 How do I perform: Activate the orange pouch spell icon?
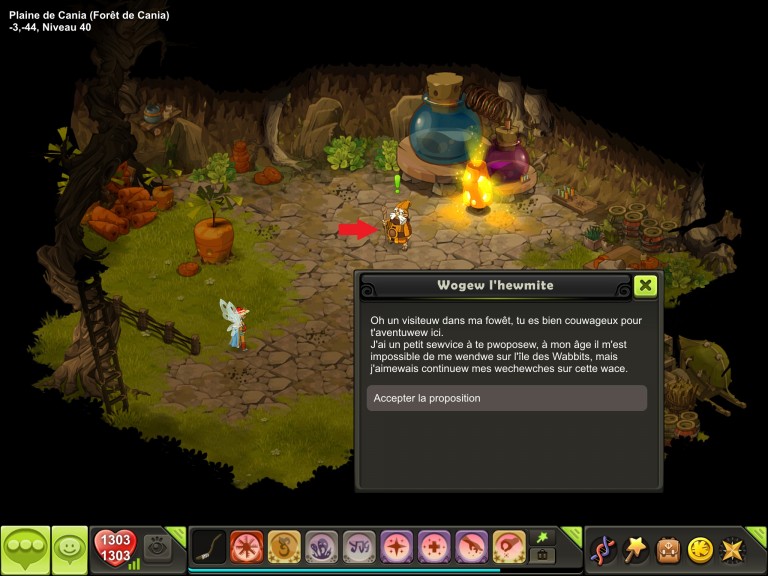284,547
